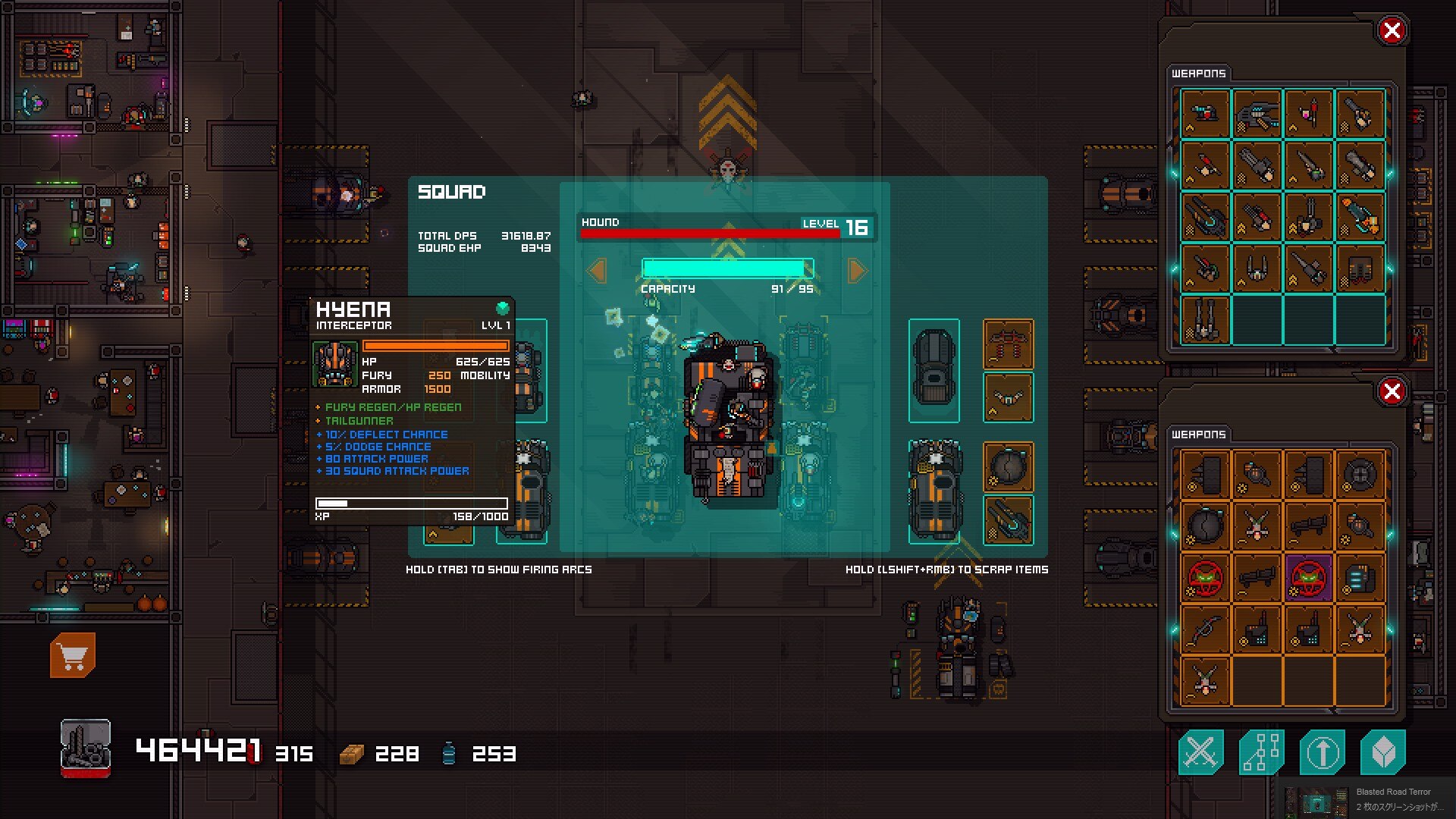The height and width of the screenshot is (819, 1456).
Task: Select the purple-highlighted red skull wheel item
Action: pyautogui.click(x=1308, y=578)
